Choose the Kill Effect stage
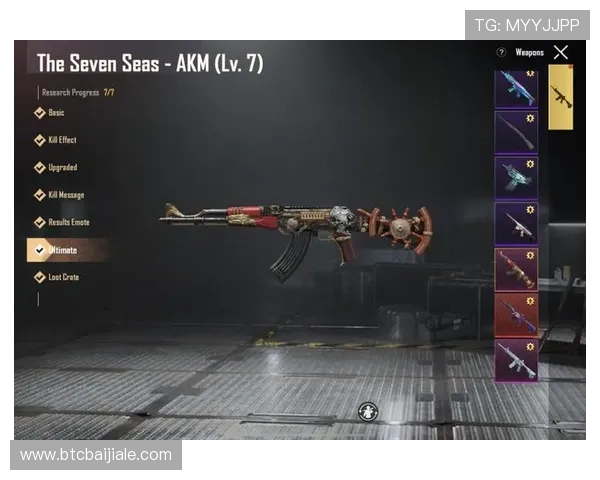 pos(61,140)
